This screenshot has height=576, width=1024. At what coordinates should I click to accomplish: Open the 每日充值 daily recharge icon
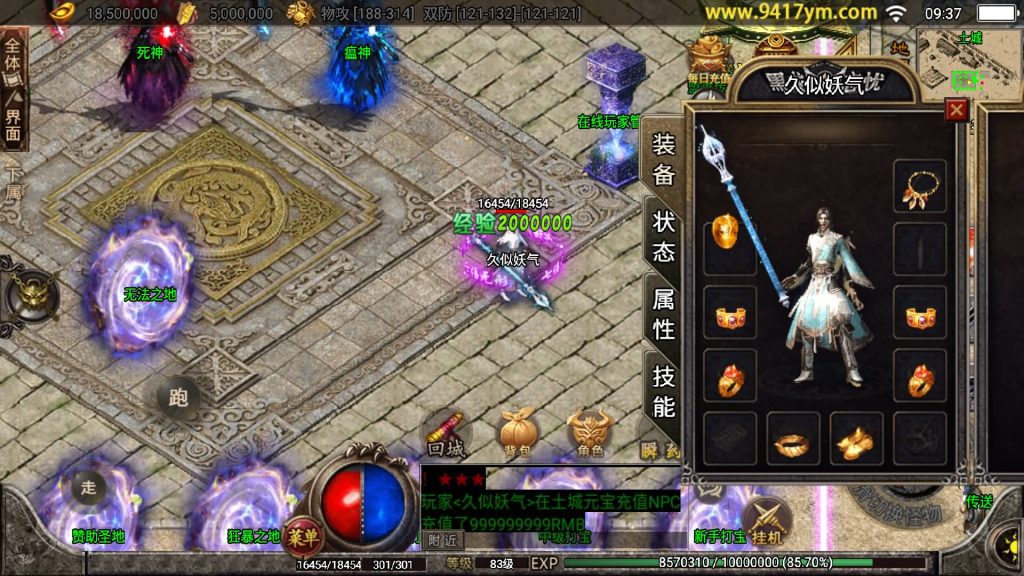tap(710, 62)
